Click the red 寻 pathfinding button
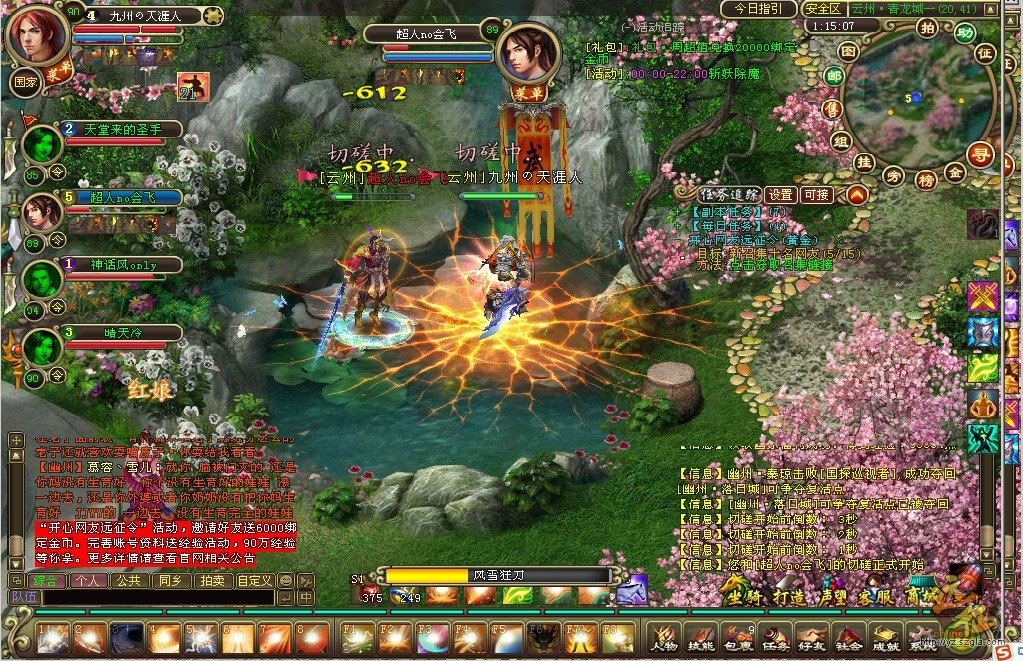This screenshot has height=661, width=1023. tap(981, 153)
